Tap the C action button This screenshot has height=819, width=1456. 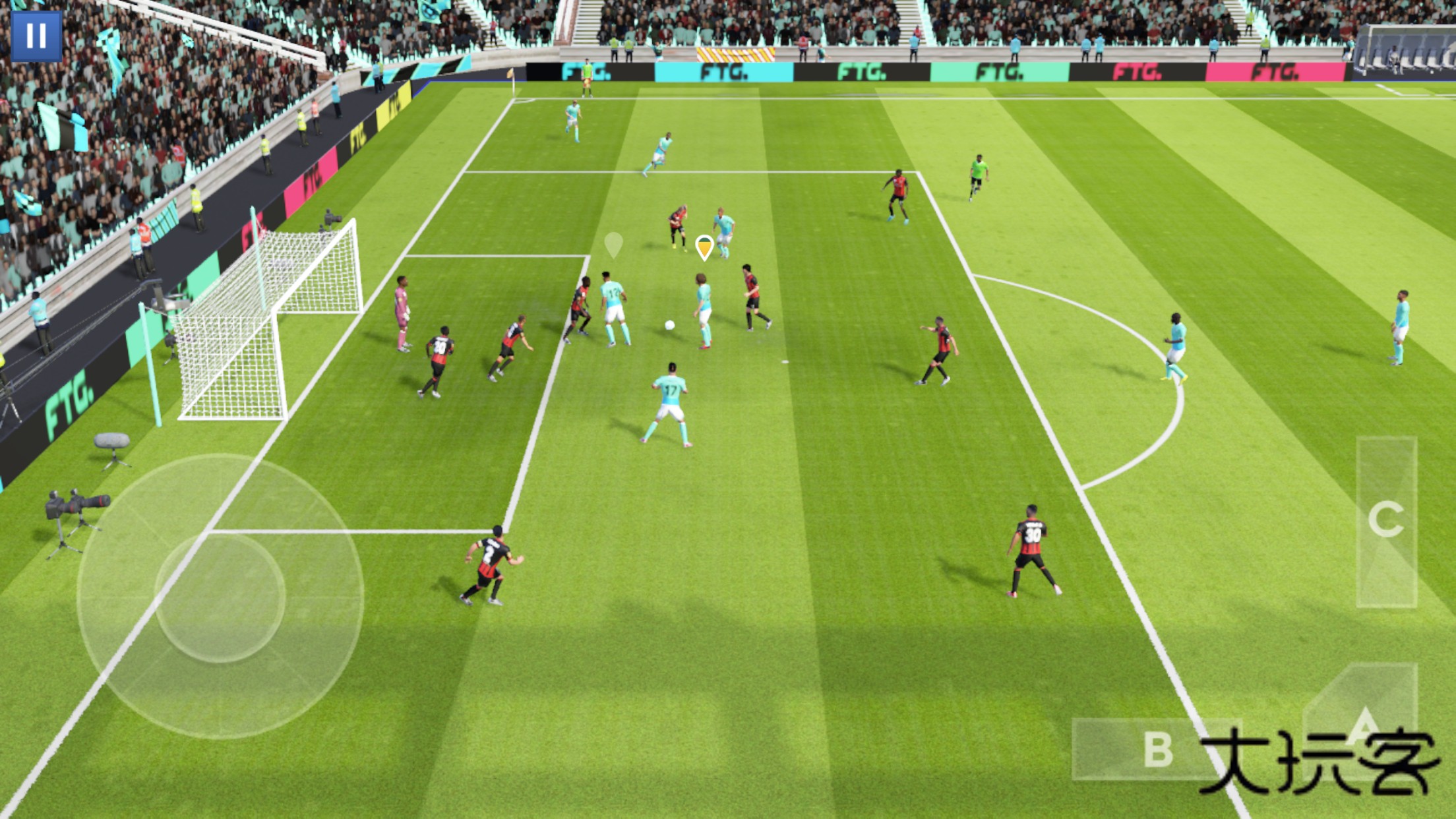pos(1386,521)
